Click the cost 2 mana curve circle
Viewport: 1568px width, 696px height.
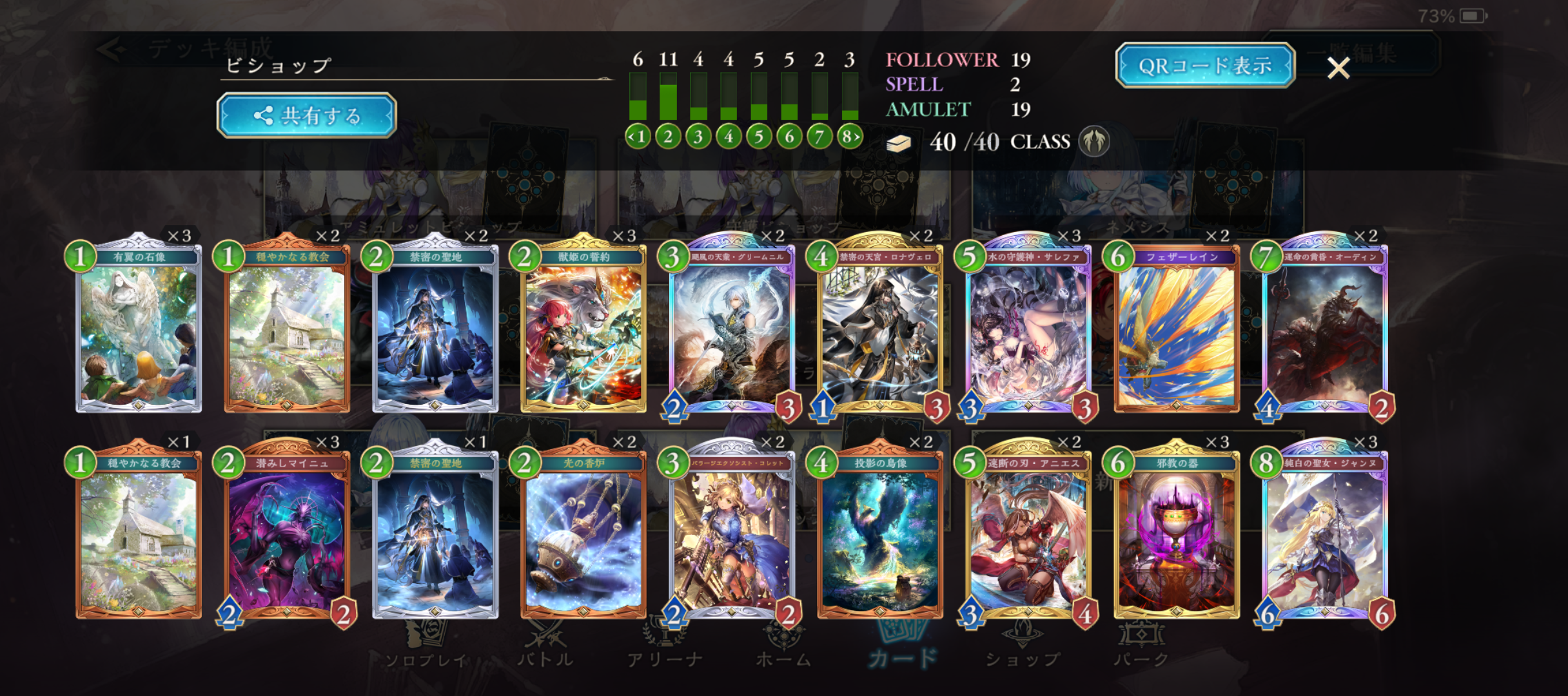[668, 137]
